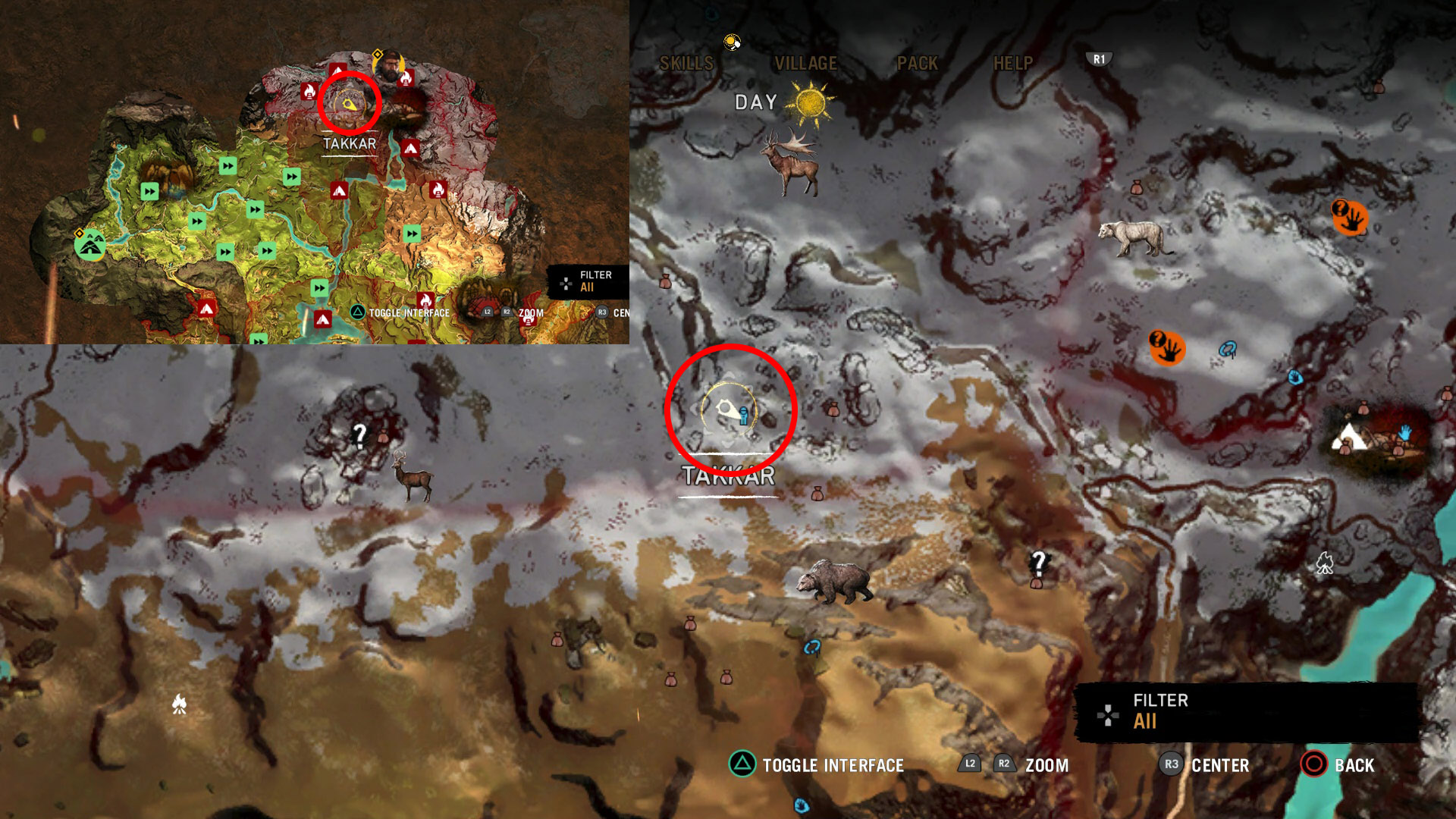Select the brown bear map icon
1456x819 pixels.
click(x=833, y=582)
